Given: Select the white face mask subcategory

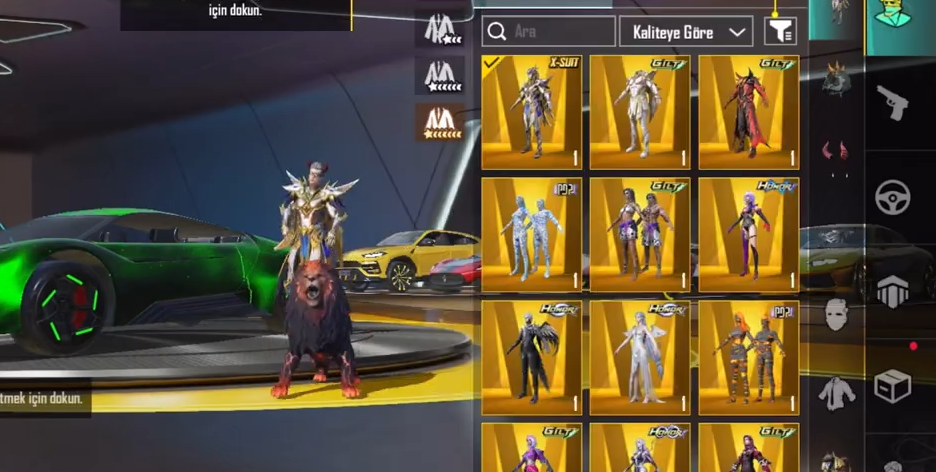Looking at the screenshot, I should 836,314.
